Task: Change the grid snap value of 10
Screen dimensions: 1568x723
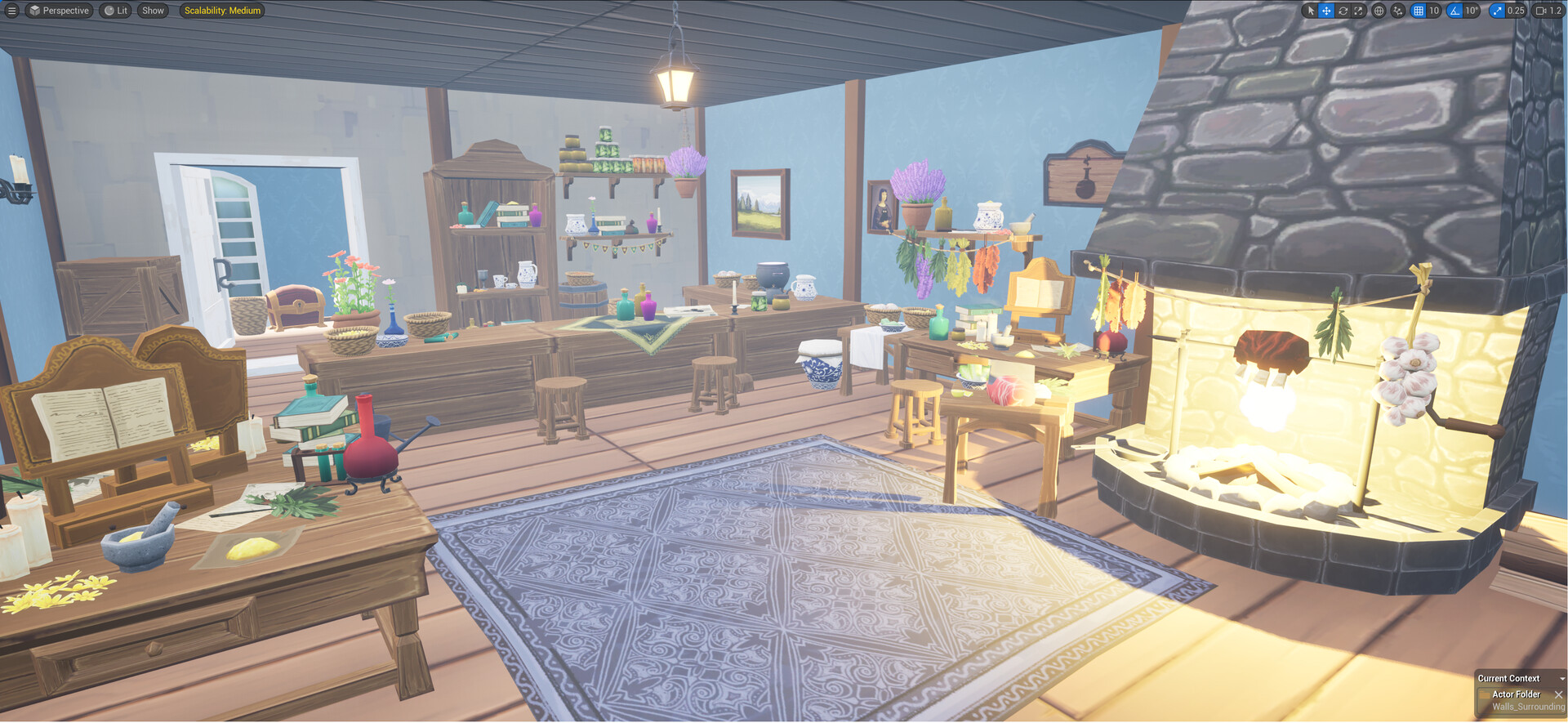Action: tap(1434, 11)
